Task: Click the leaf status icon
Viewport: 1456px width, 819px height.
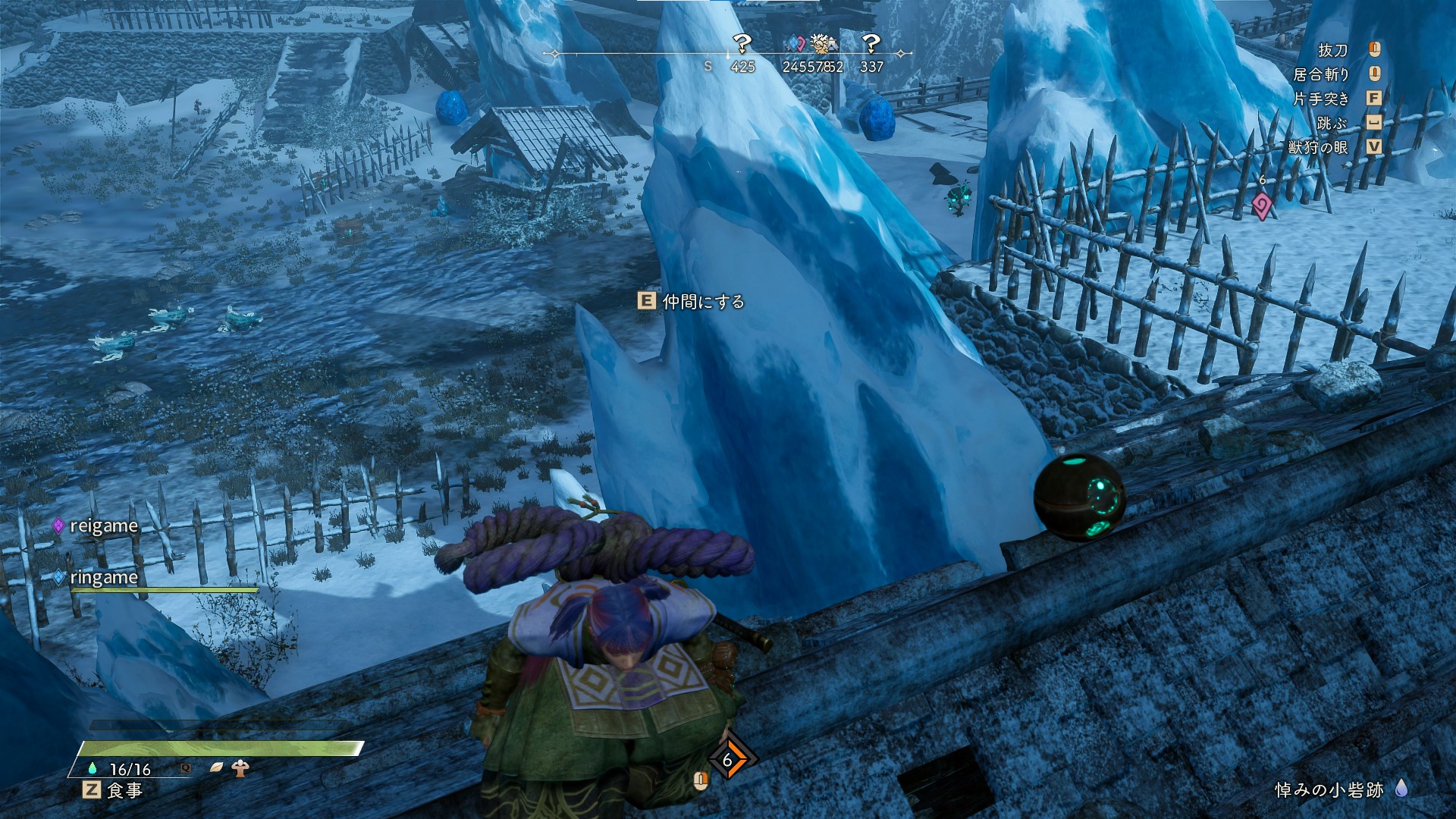Action: [x=216, y=767]
